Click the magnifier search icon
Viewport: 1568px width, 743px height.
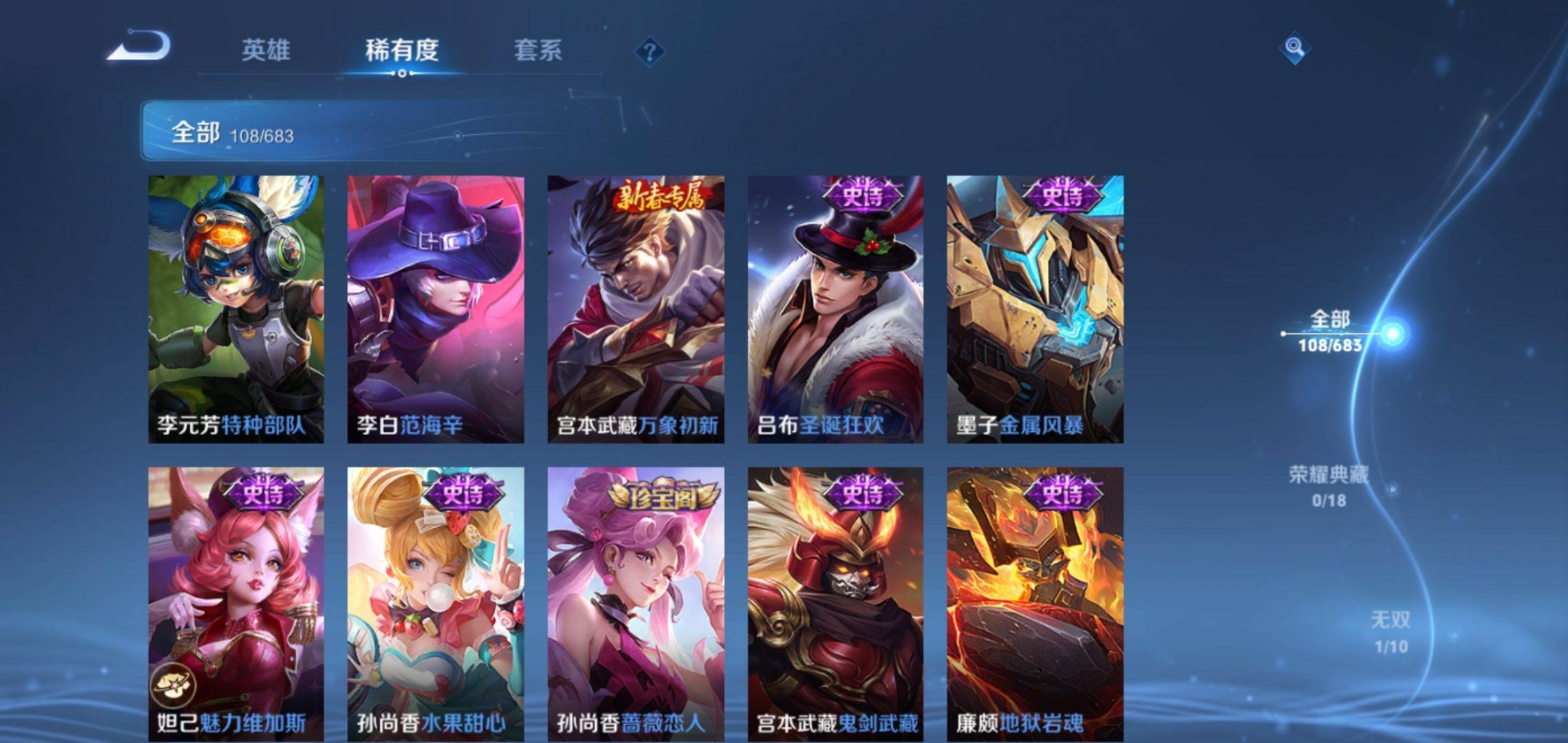pos(1294,47)
